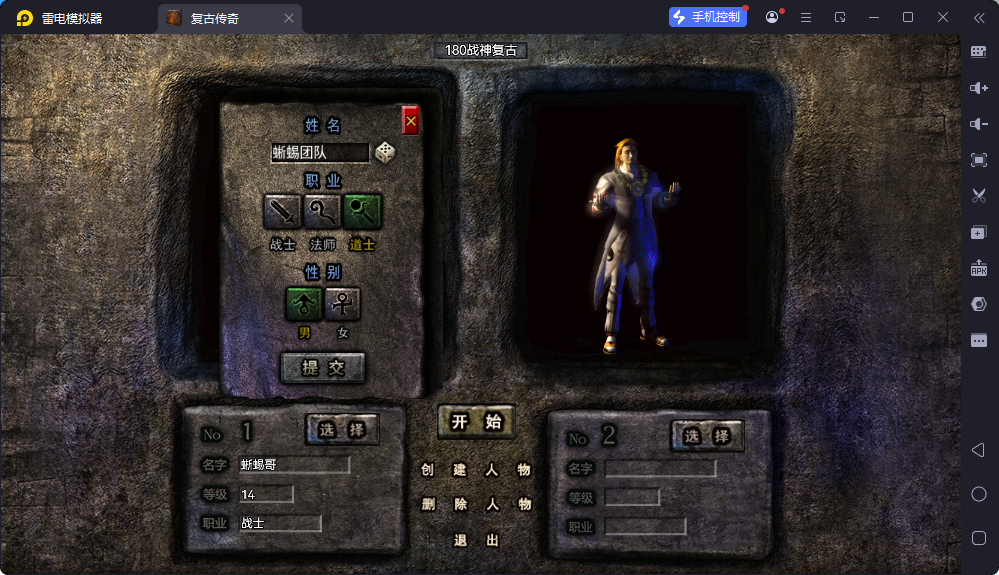Submit the new character with 提交
This screenshot has height=575, width=999.
(x=323, y=367)
